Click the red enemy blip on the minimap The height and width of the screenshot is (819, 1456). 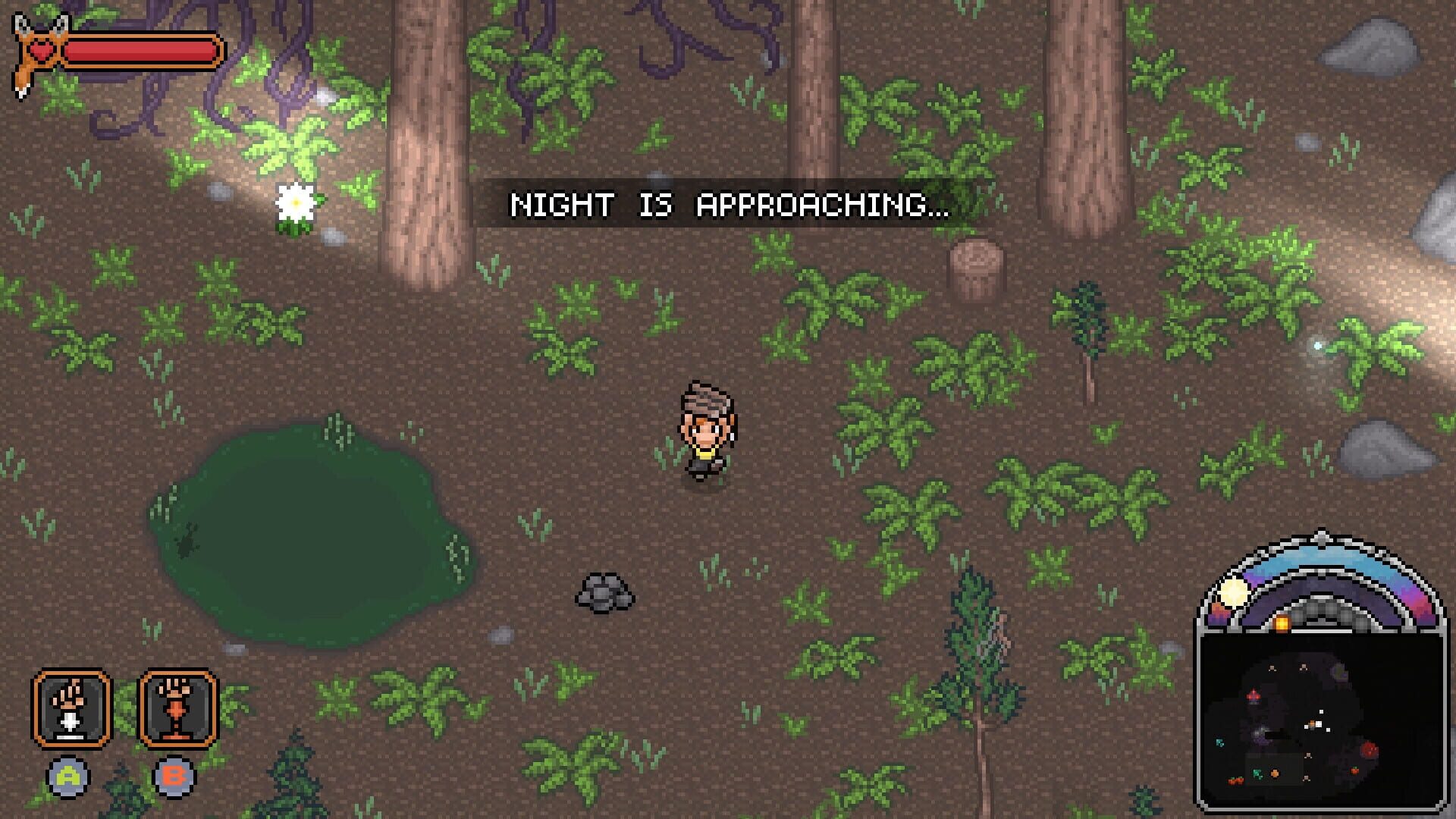point(1370,749)
